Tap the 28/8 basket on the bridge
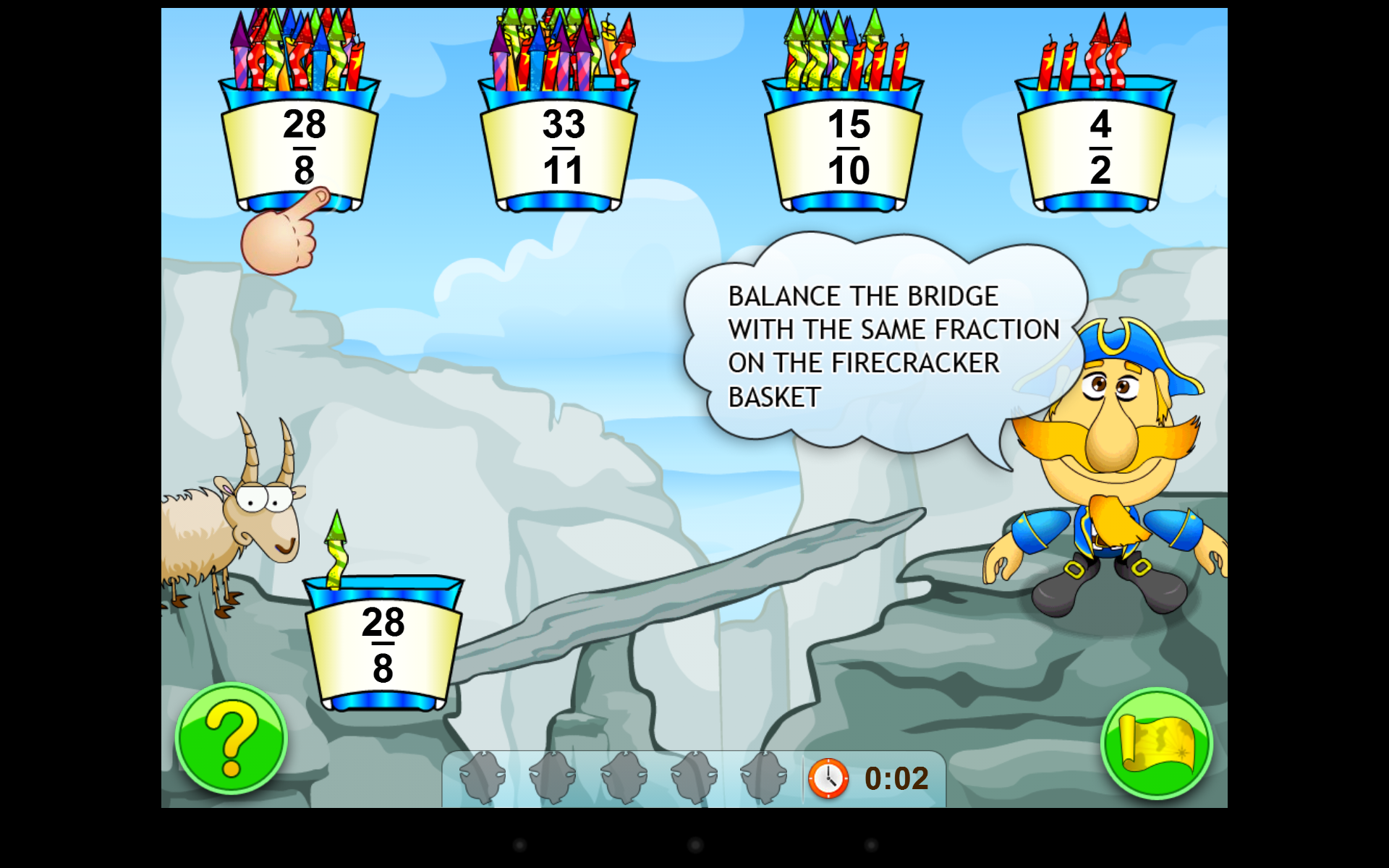 (x=383, y=647)
